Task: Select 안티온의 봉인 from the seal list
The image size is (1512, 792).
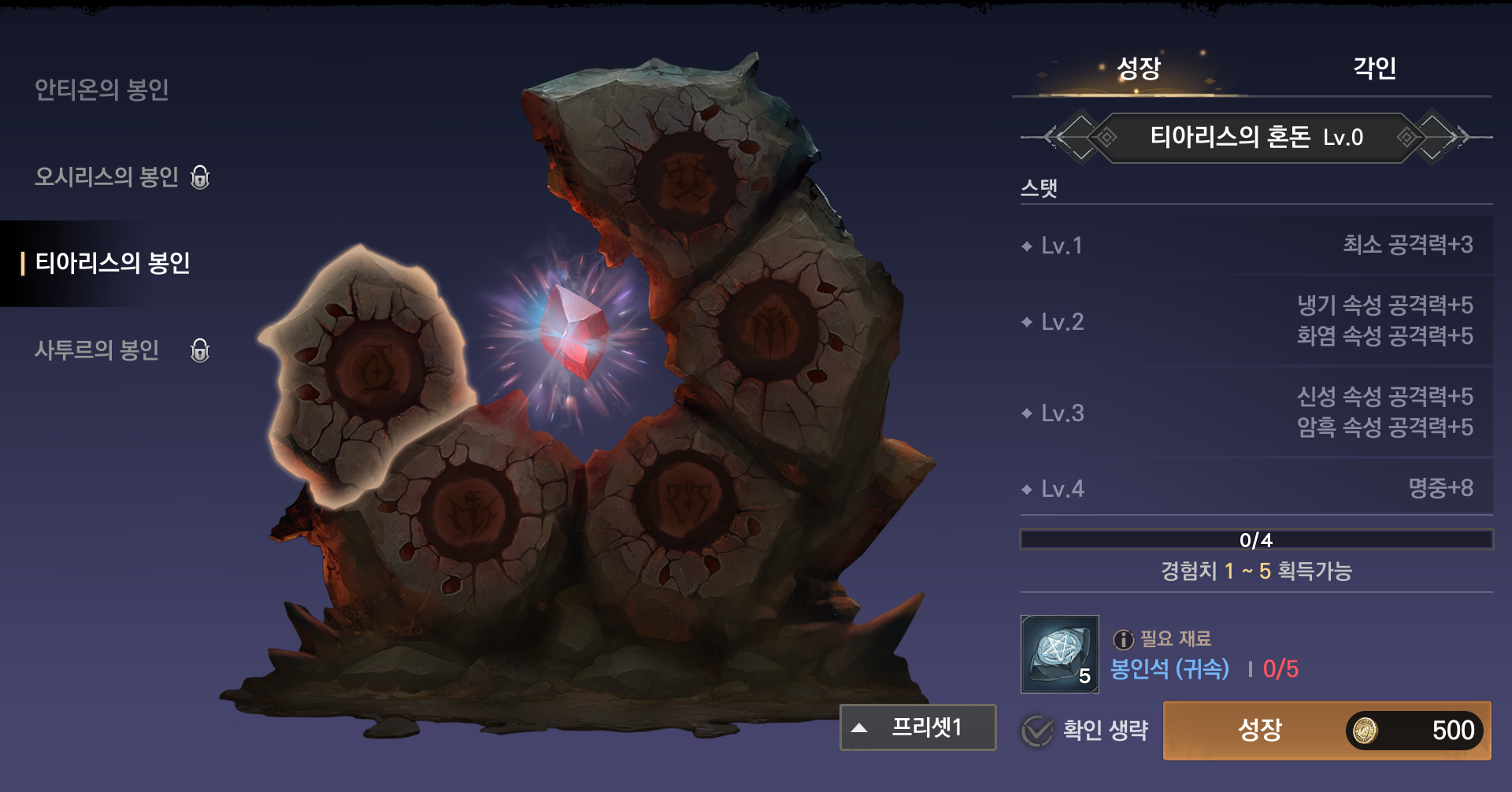Action: 102,90
